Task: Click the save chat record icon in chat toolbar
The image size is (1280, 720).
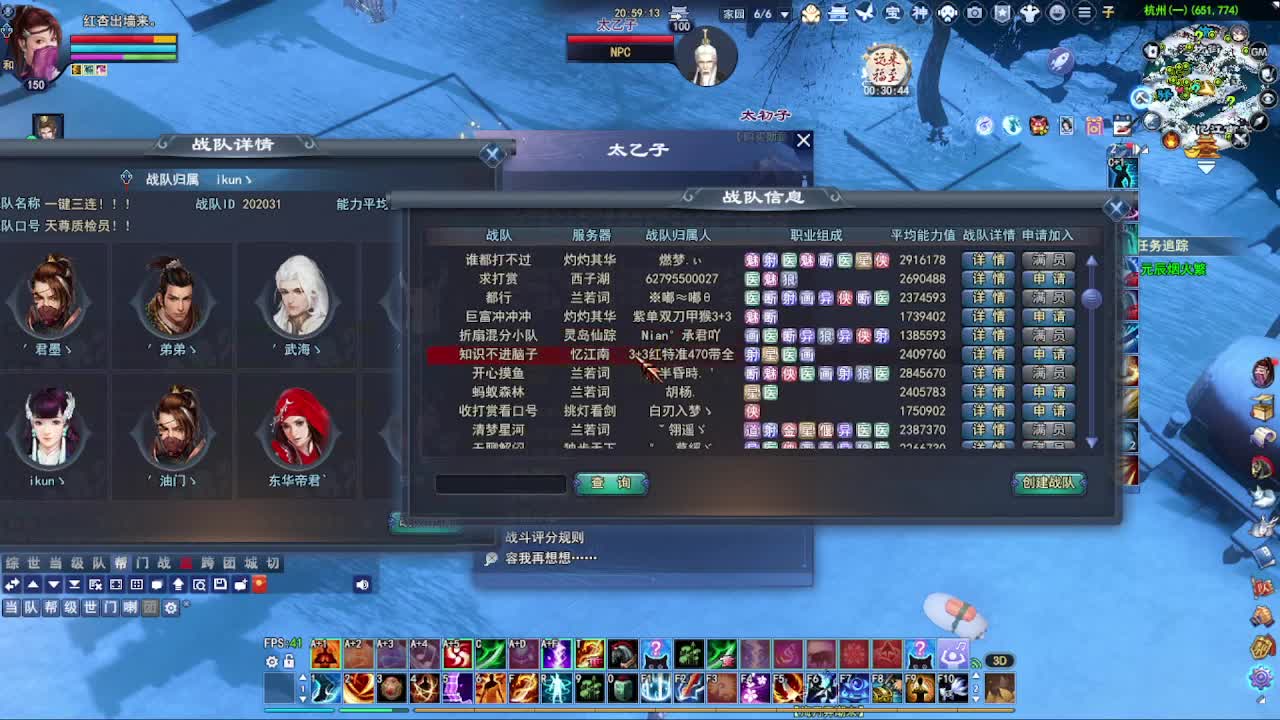Action: coord(220,584)
